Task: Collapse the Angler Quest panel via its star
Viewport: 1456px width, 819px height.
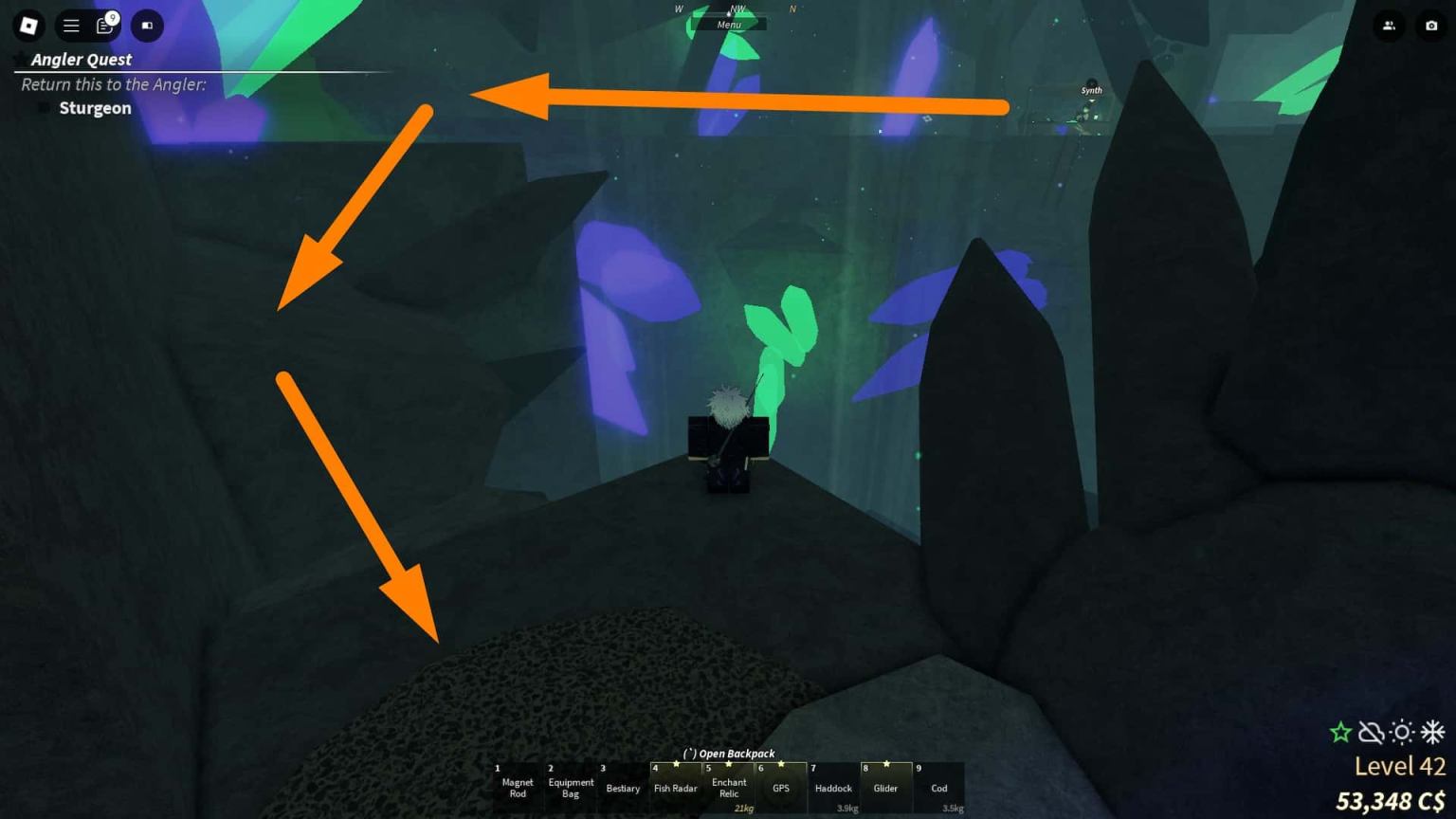Action: 21,59
